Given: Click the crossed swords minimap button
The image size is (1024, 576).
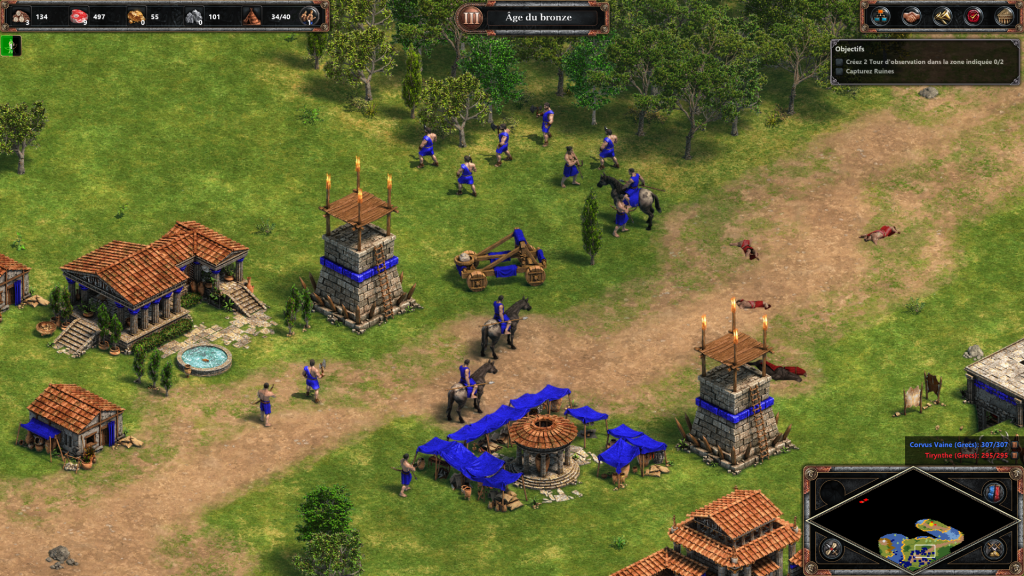Looking at the screenshot, I should tap(831, 549).
